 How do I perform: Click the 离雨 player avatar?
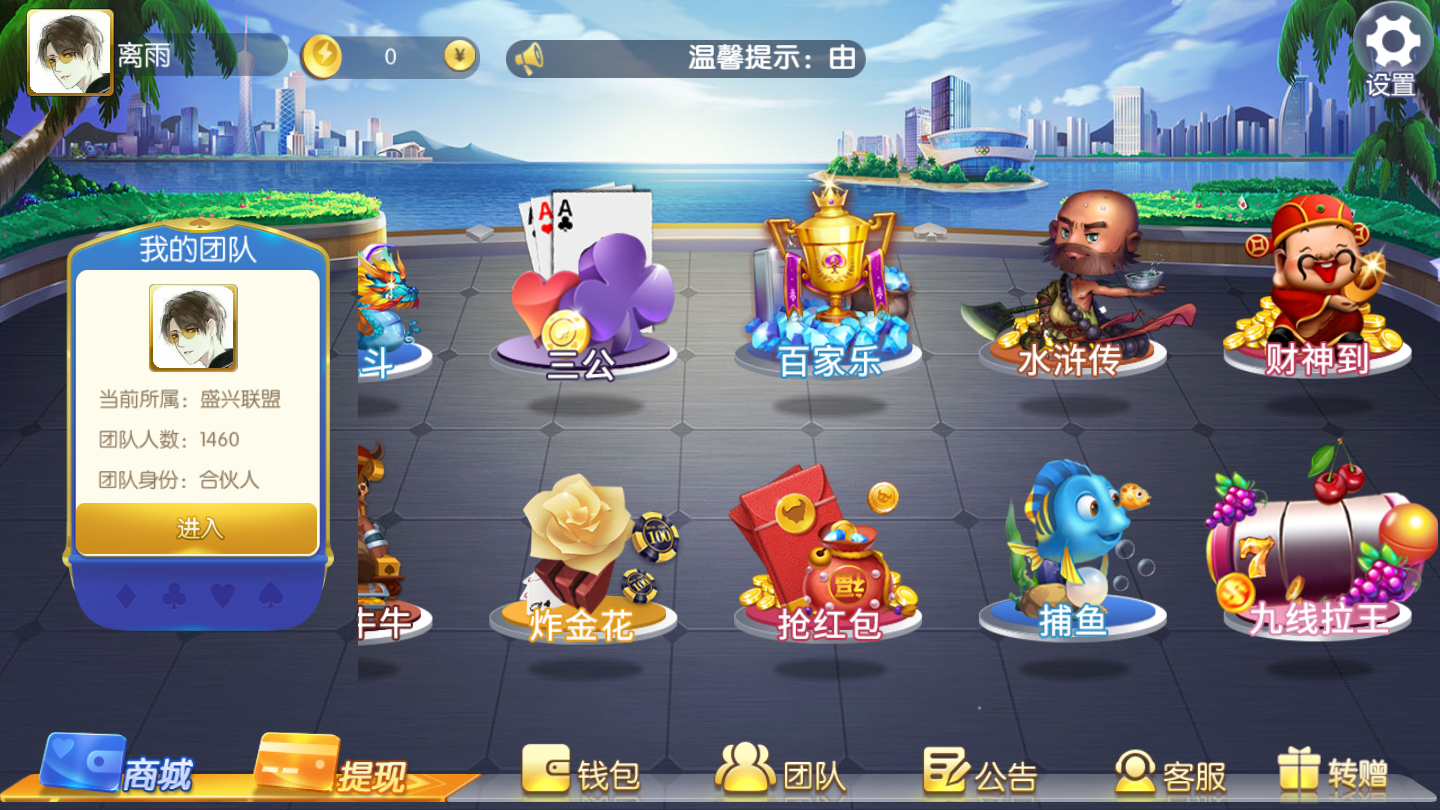tap(70, 50)
